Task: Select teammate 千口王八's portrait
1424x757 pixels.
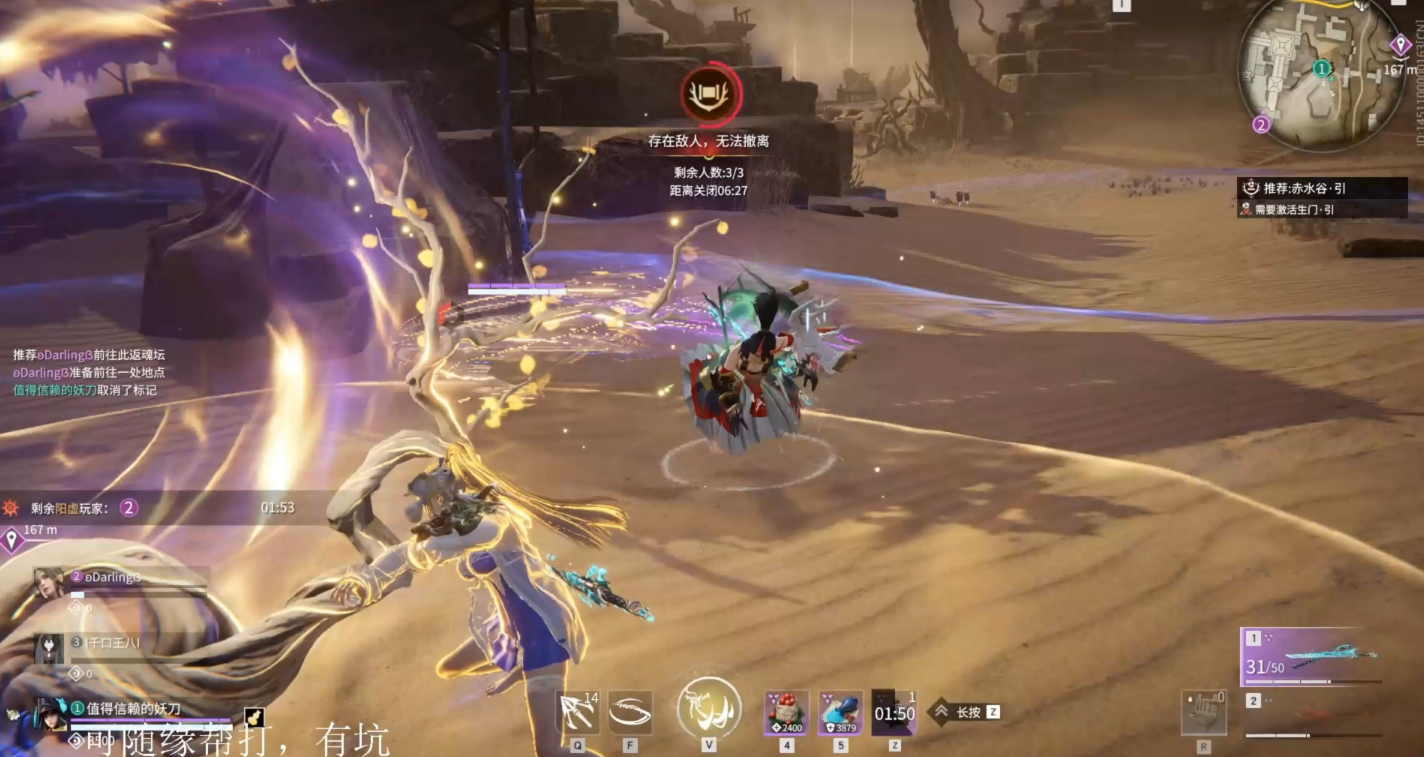Action: coord(50,649)
